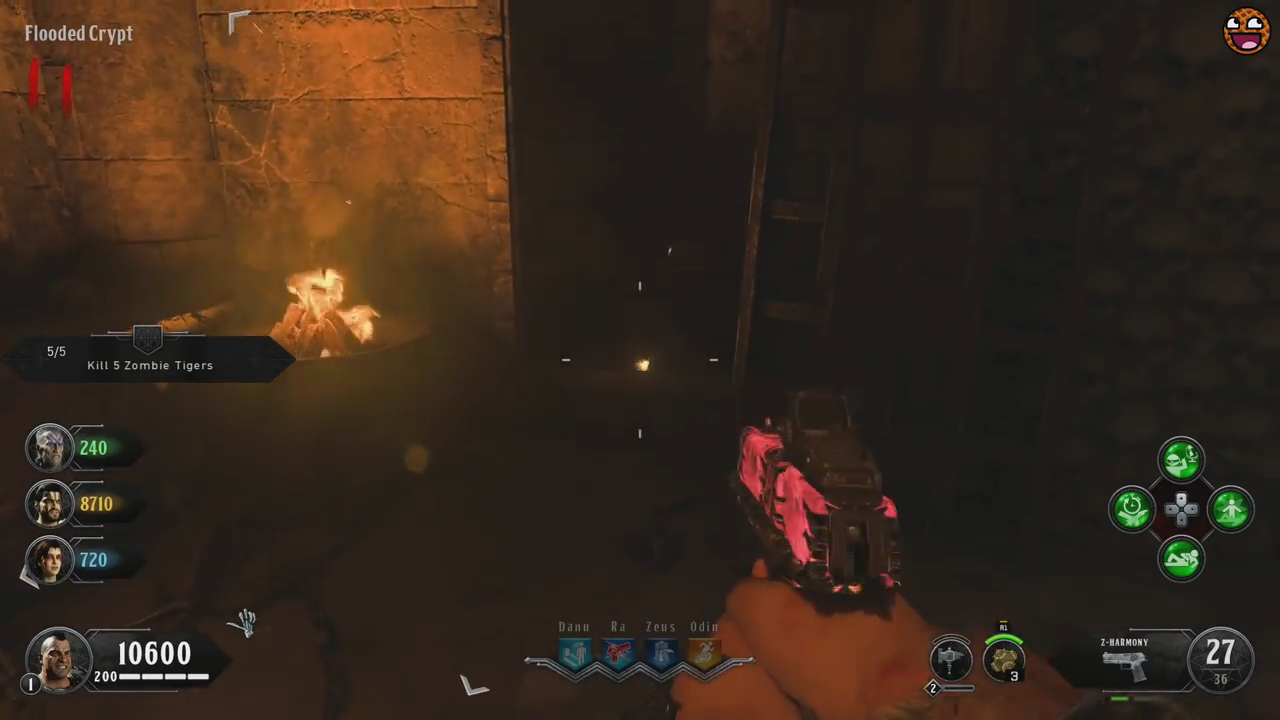Select the teammate portrait with 240 points
Screen dimensions: 1280x720
pos(49,448)
